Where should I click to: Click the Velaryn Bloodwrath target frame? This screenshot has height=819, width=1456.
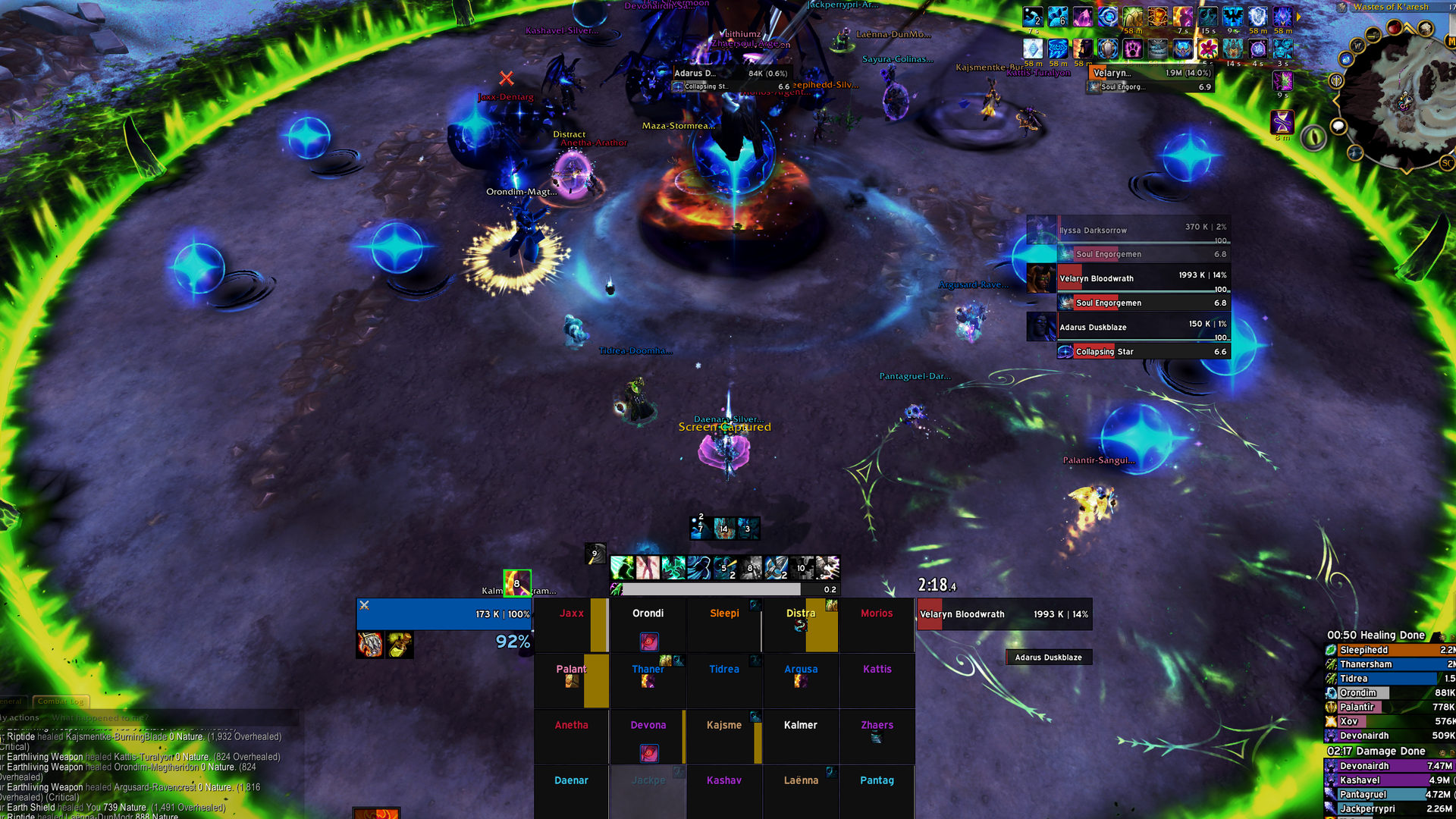[x=1003, y=614]
